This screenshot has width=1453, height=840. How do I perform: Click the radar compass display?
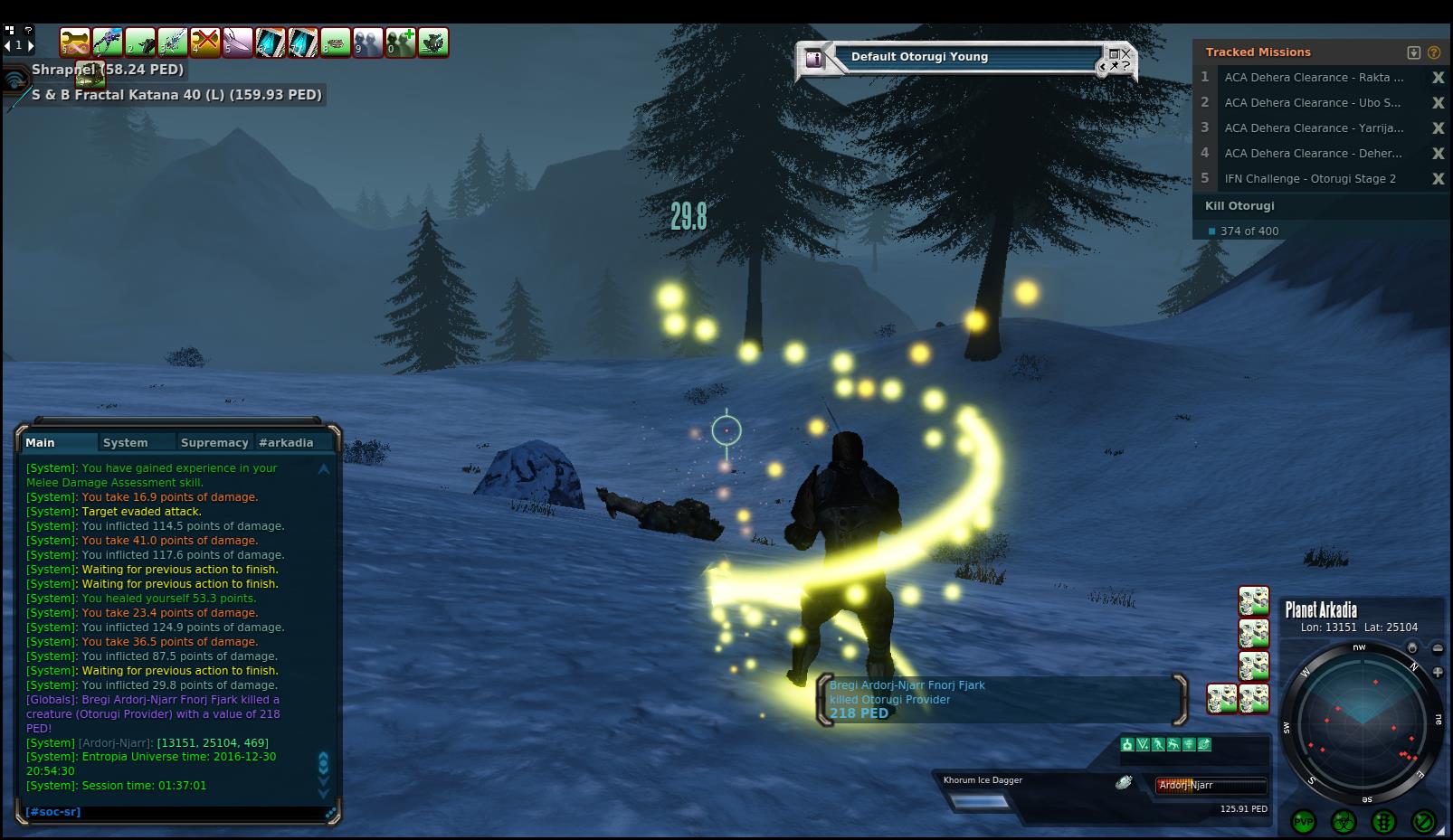click(x=1360, y=722)
